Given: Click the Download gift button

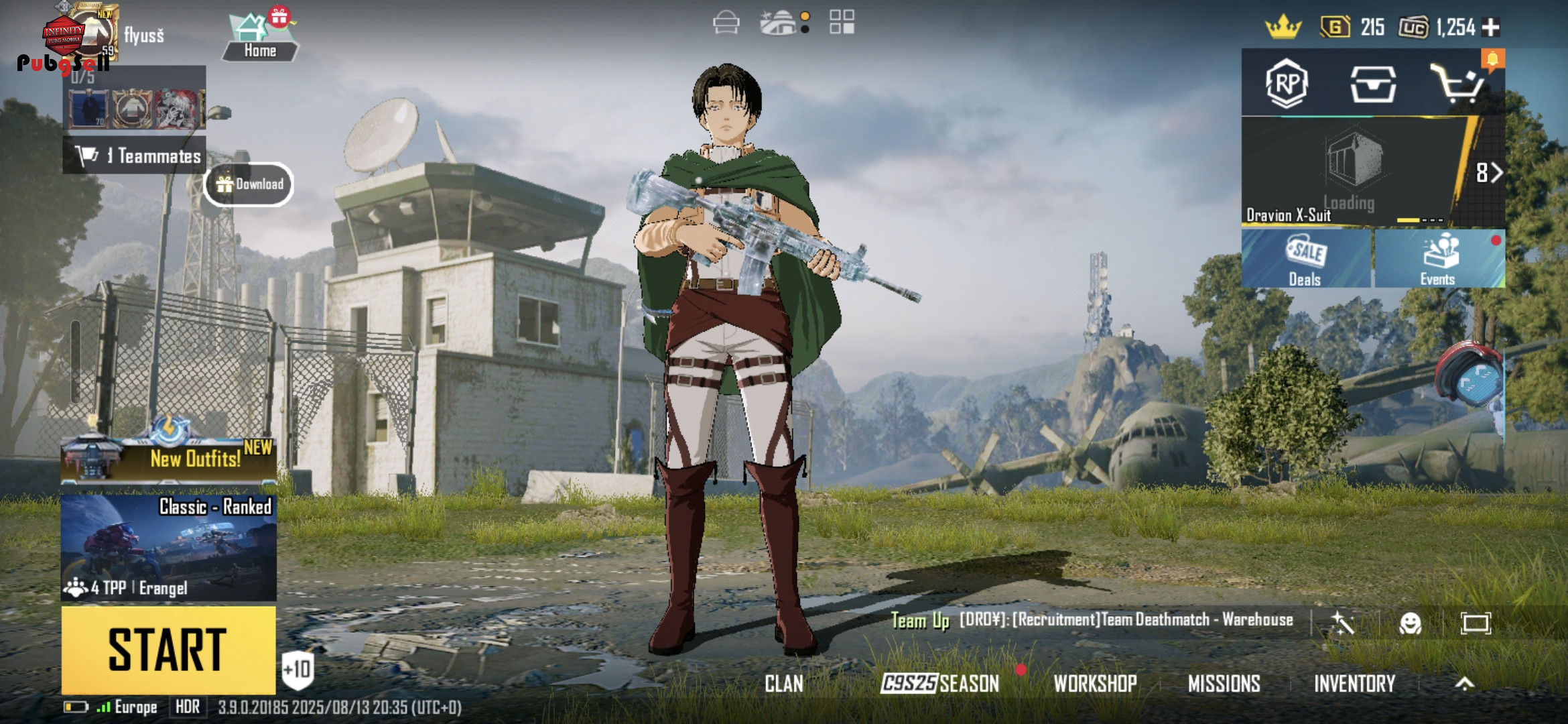Looking at the screenshot, I should click(x=249, y=184).
